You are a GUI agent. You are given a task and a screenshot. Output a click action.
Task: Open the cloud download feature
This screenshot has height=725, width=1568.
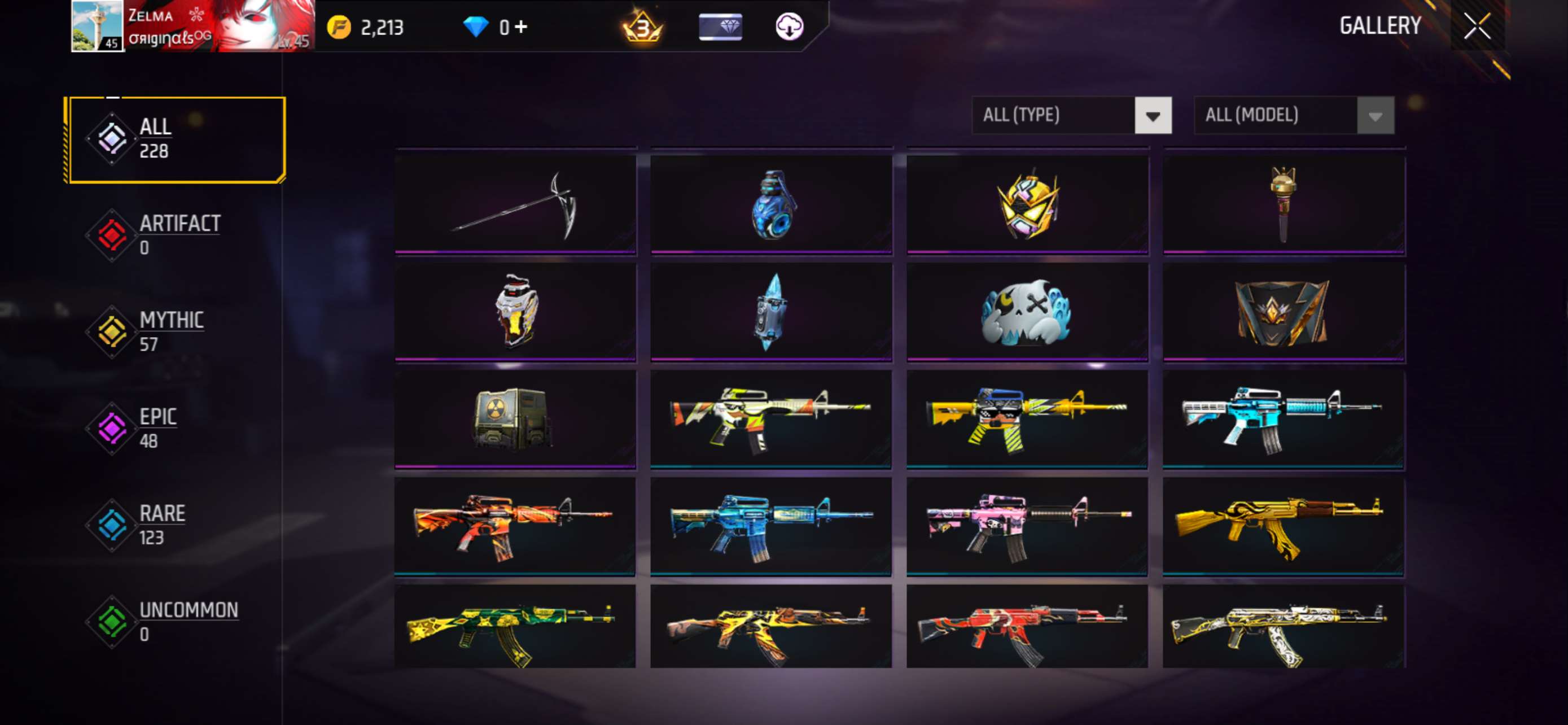pos(789,26)
